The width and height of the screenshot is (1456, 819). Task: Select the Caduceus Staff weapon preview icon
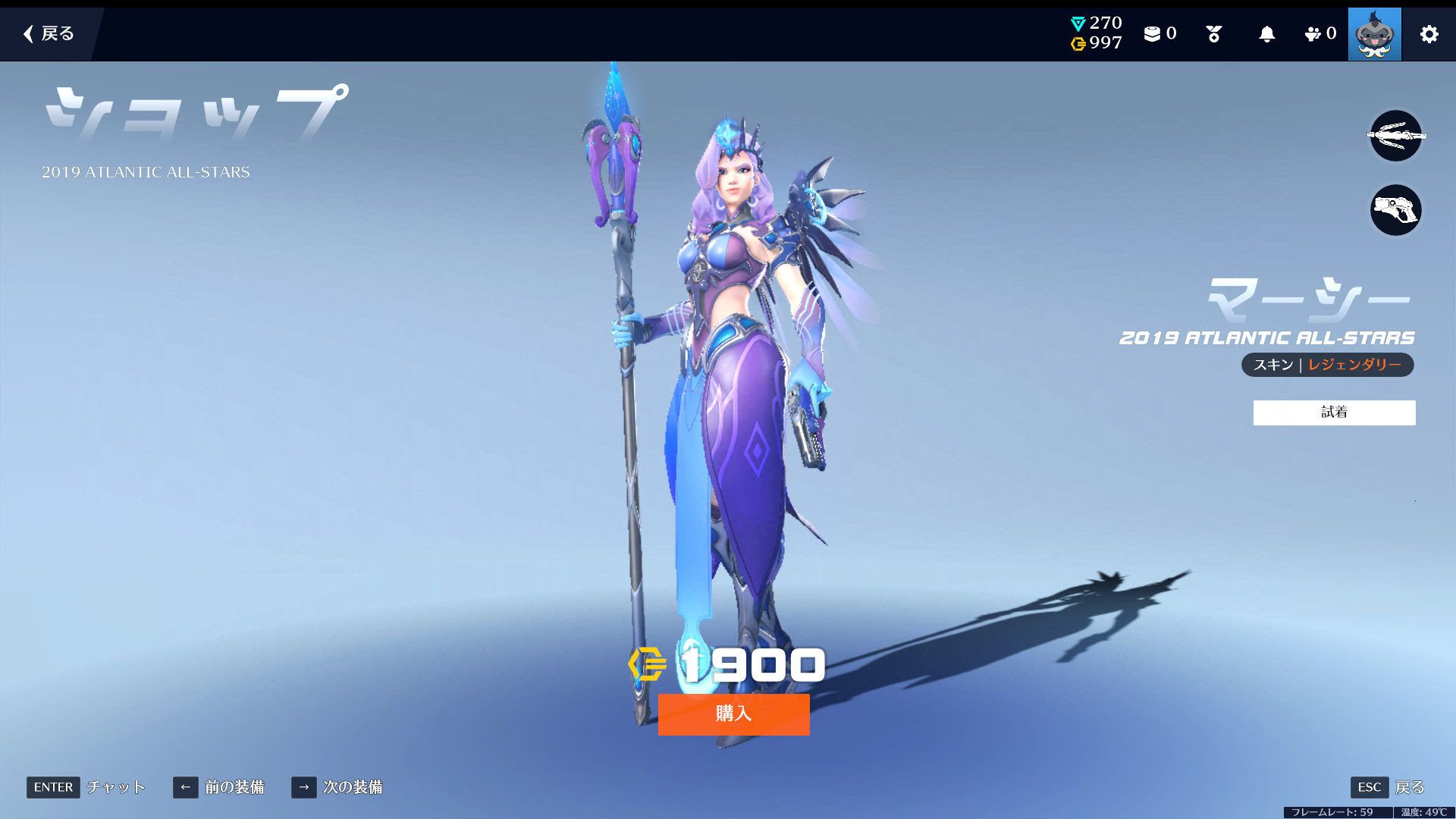pos(1395,136)
